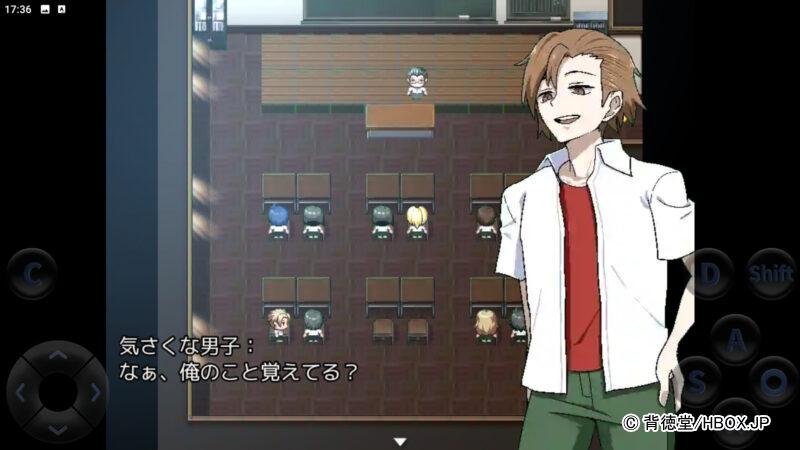Tap the virtual C button

tap(32, 273)
